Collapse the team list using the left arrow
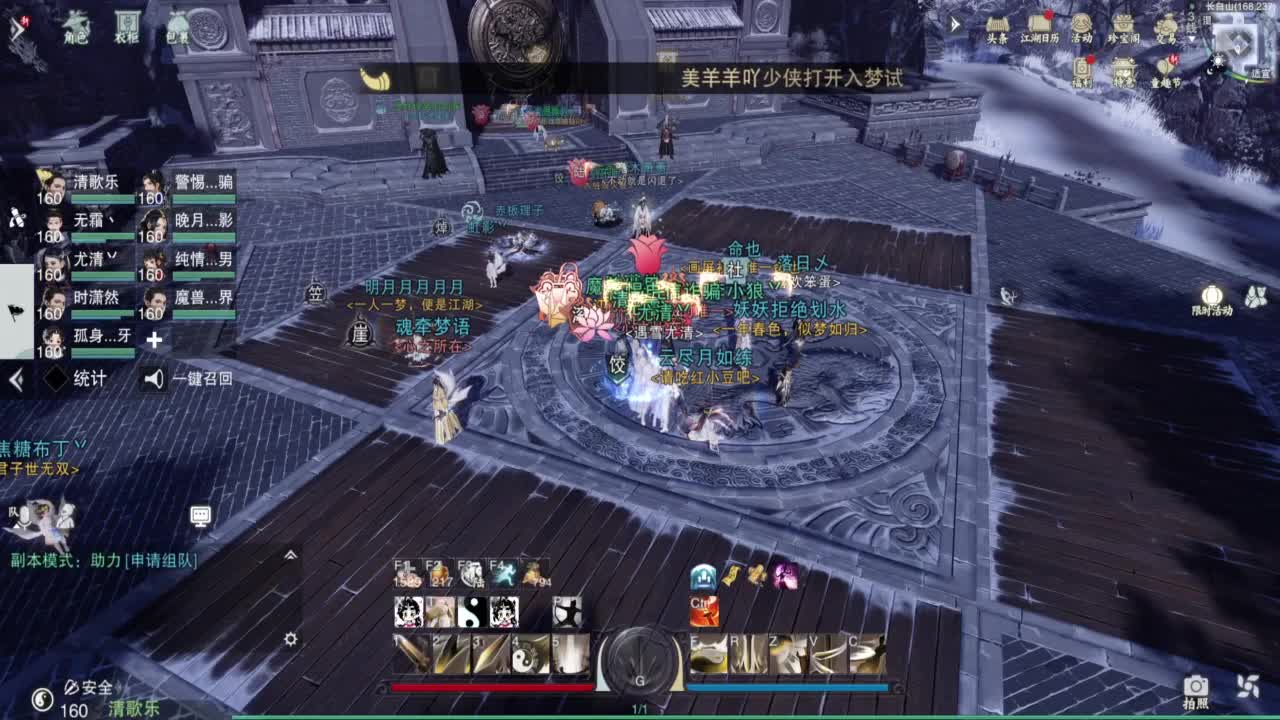This screenshot has width=1280, height=720. [15, 380]
